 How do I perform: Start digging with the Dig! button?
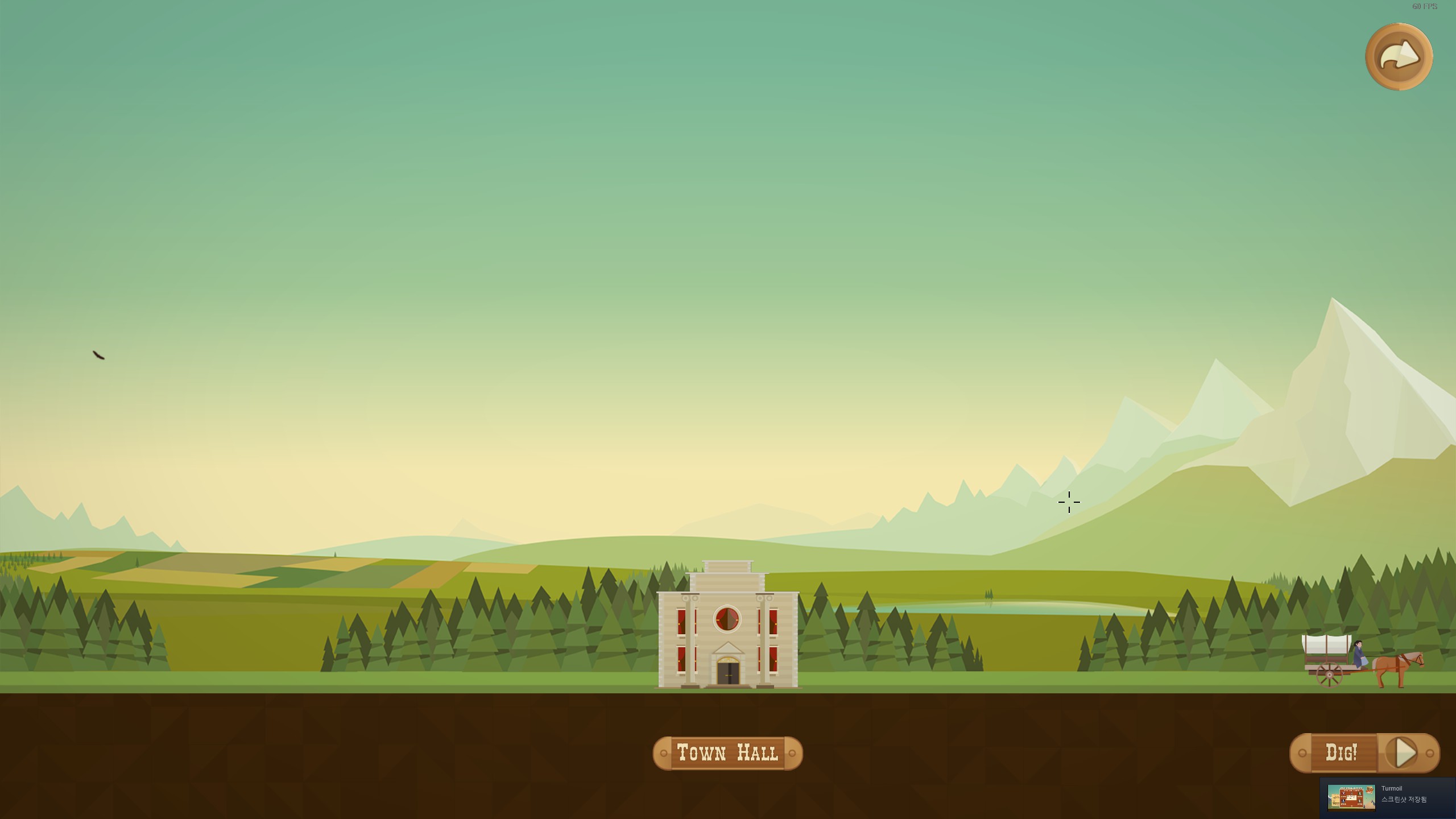pyautogui.click(x=1364, y=753)
